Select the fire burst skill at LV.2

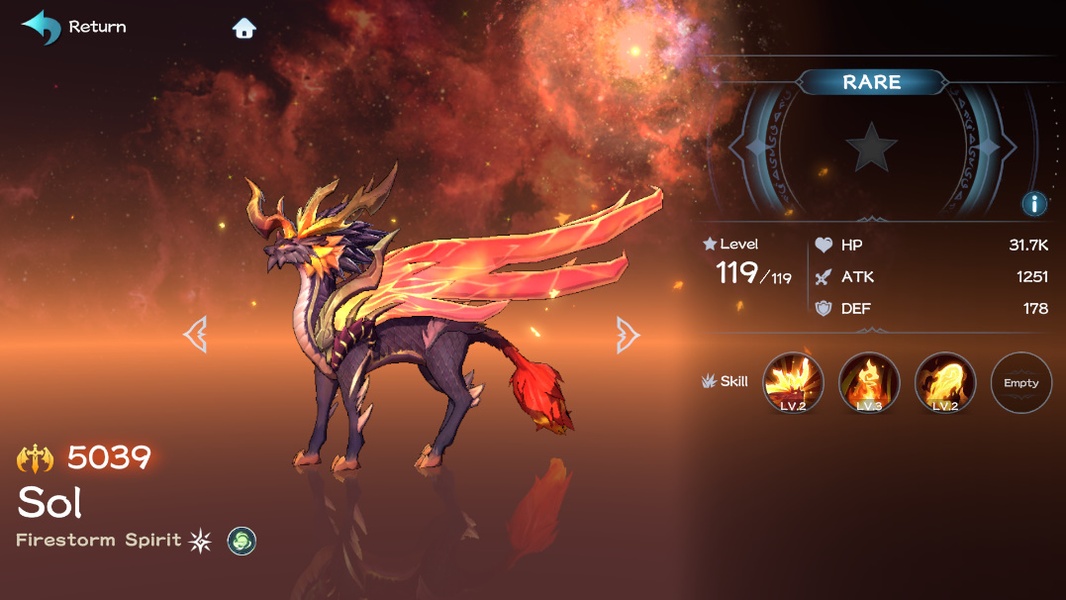(793, 382)
